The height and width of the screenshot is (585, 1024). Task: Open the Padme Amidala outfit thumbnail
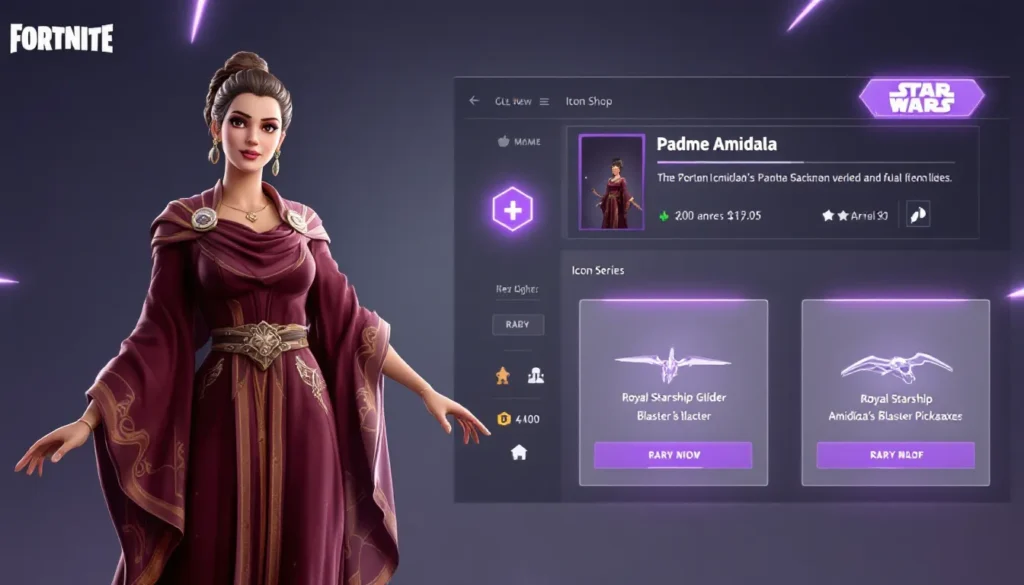(x=611, y=182)
